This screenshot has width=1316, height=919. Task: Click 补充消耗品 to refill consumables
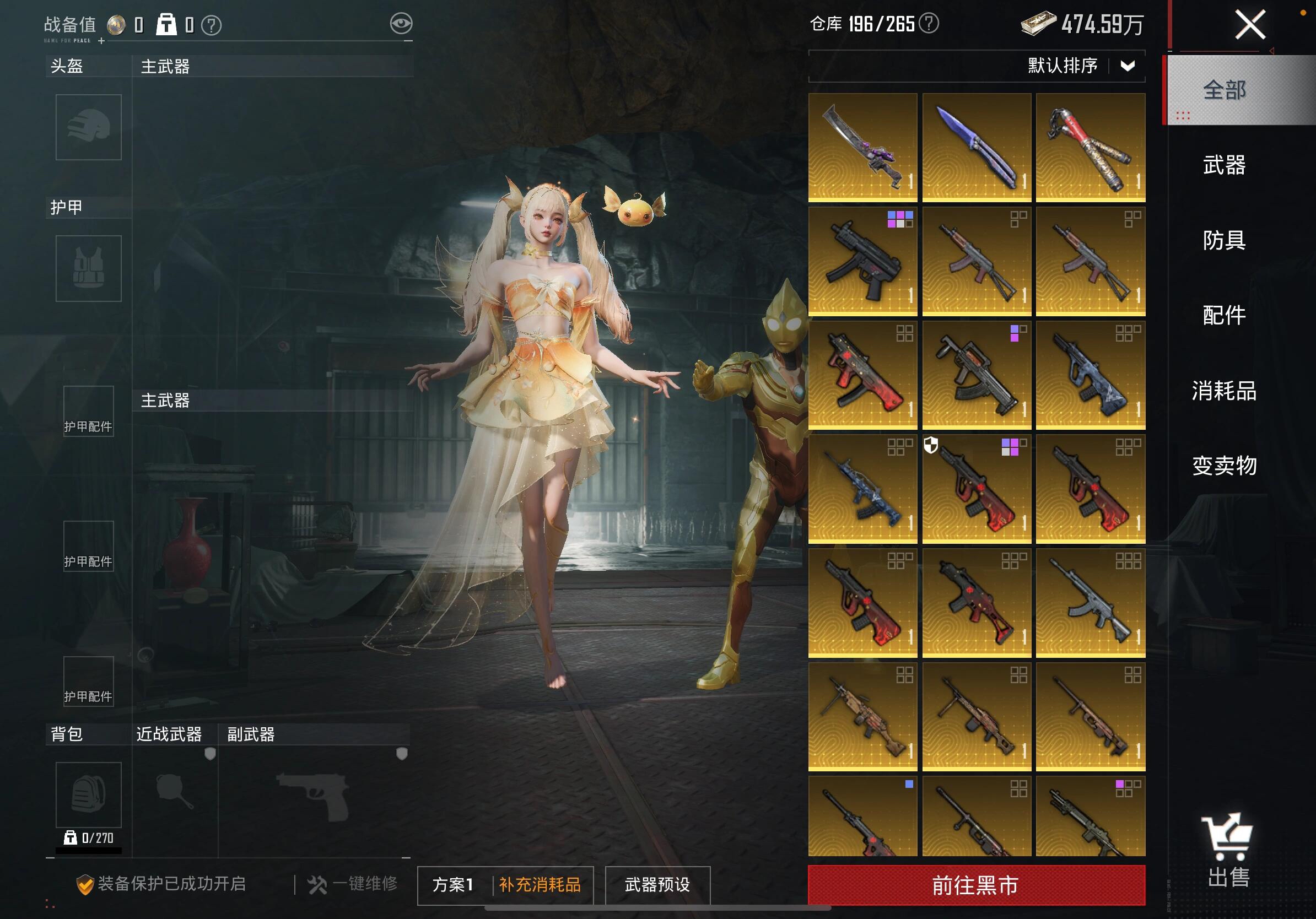tap(540, 885)
